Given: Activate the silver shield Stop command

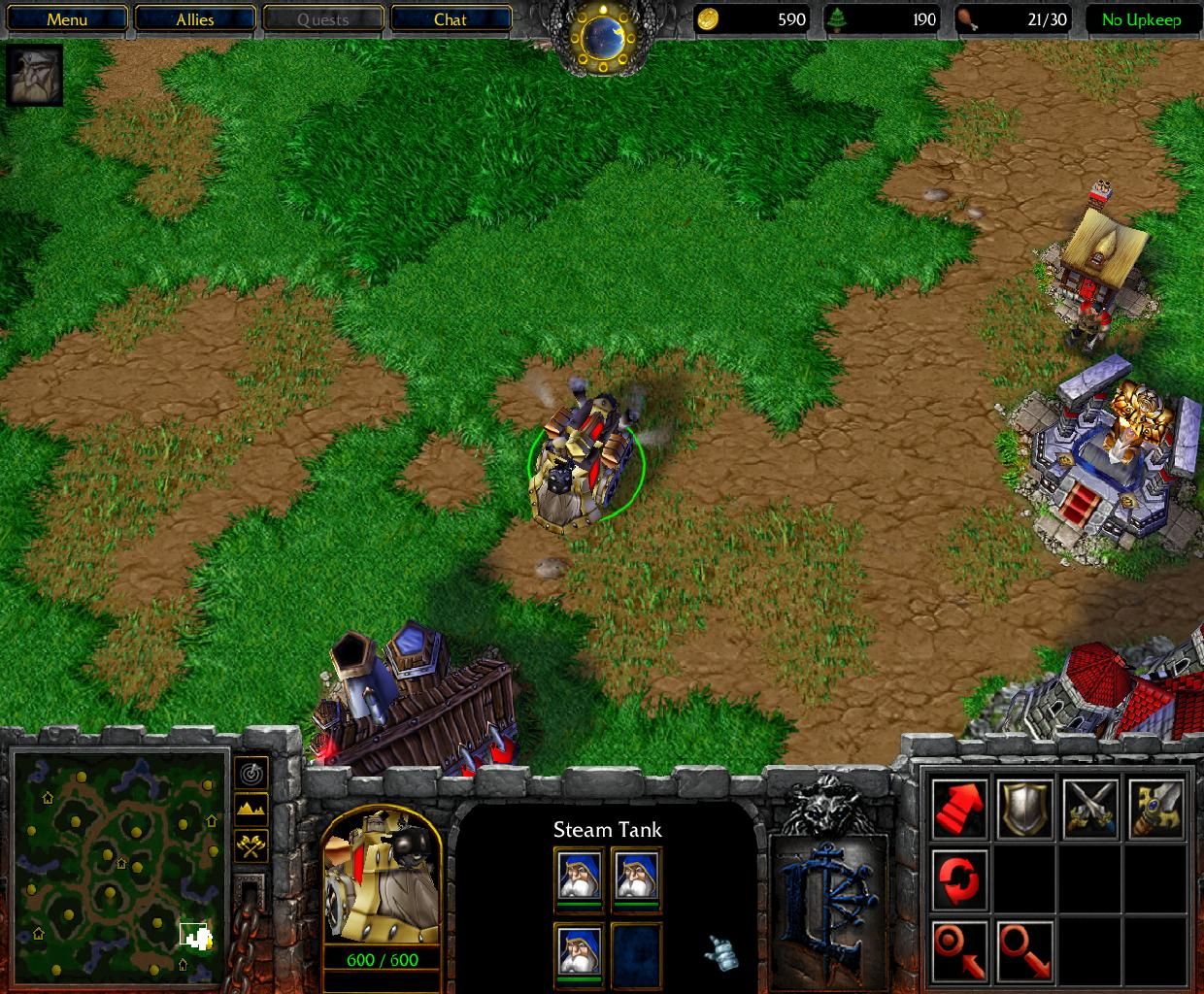Looking at the screenshot, I should 1025,808.
